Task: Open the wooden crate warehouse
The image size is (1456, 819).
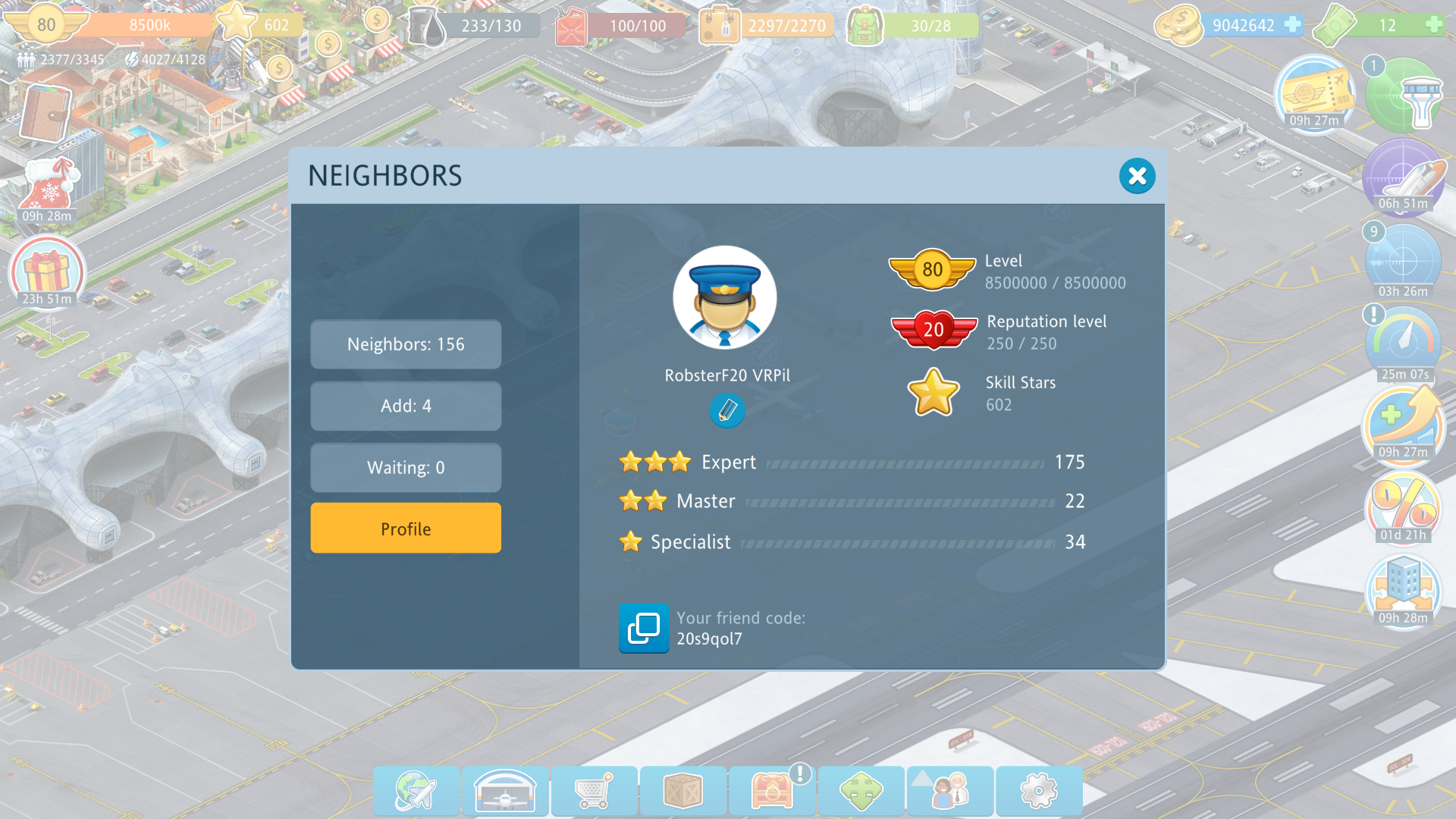Action: coord(682,791)
